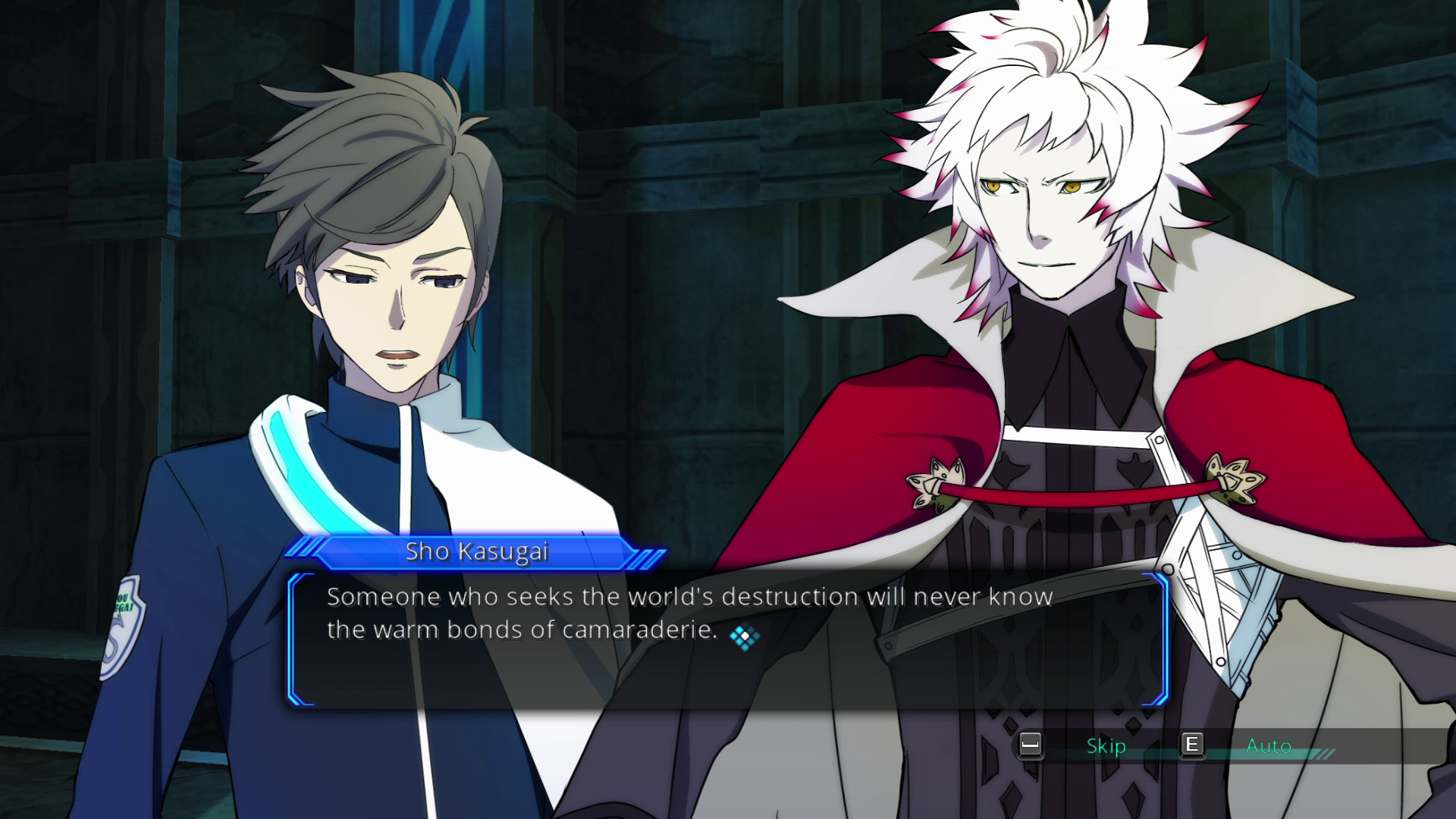1456x819 pixels.
Task: Click the E key icon beside Auto
Action: tap(1192, 746)
